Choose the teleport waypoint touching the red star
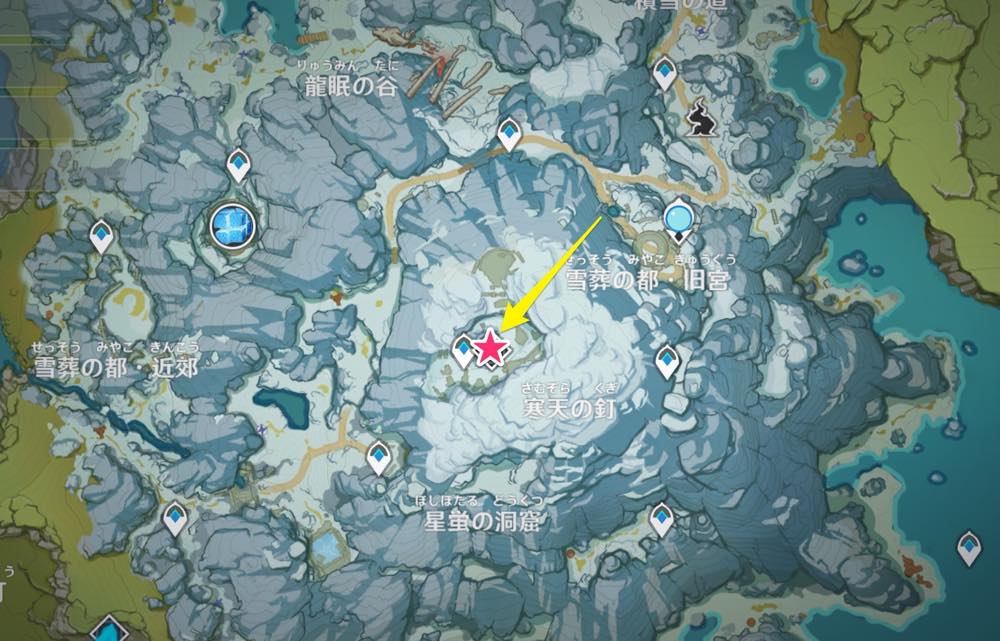The width and height of the screenshot is (1000, 641). coord(464,350)
